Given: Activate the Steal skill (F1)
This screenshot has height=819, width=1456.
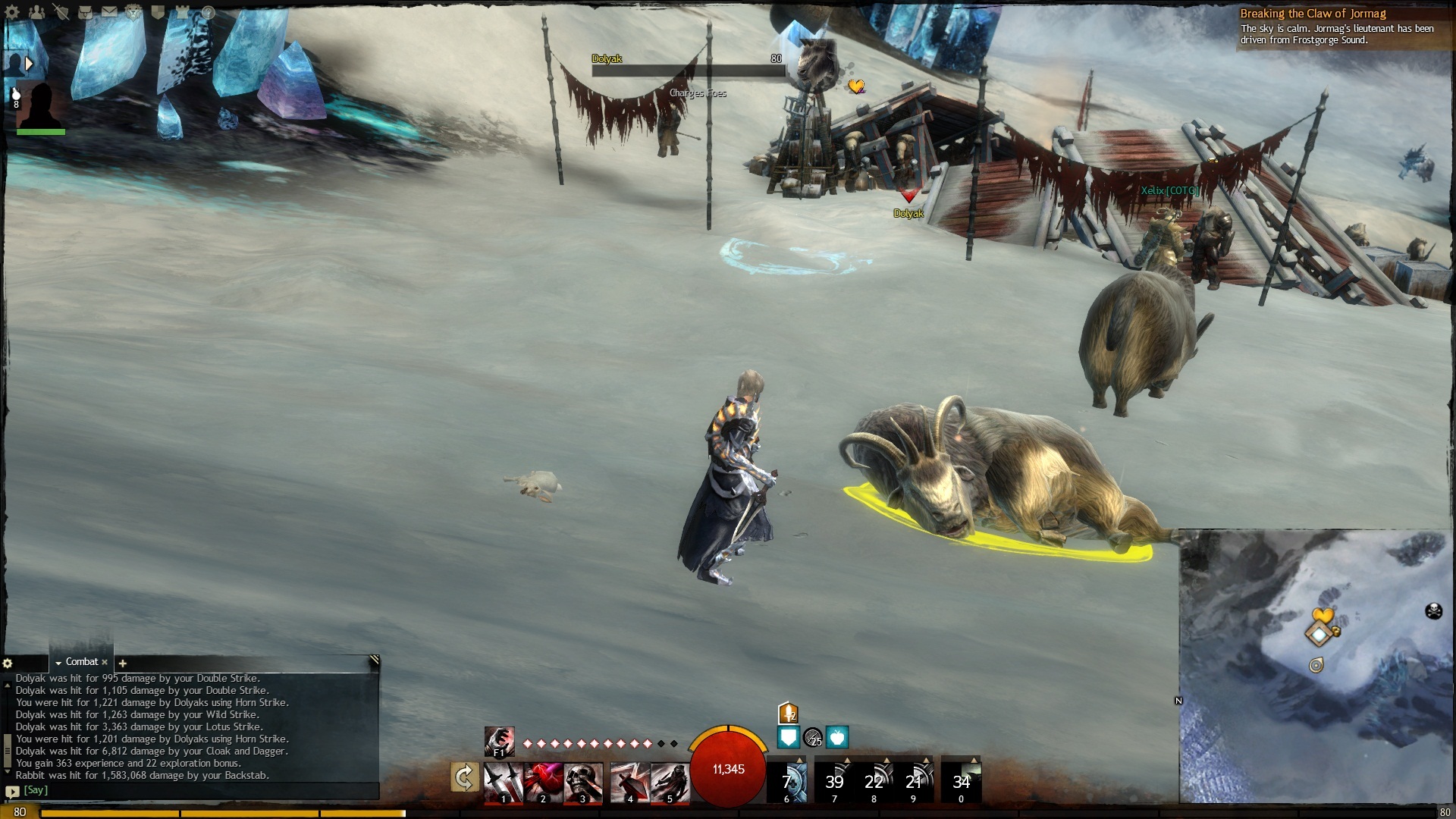Looking at the screenshot, I should pyautogui.click(x=499, y=741).
